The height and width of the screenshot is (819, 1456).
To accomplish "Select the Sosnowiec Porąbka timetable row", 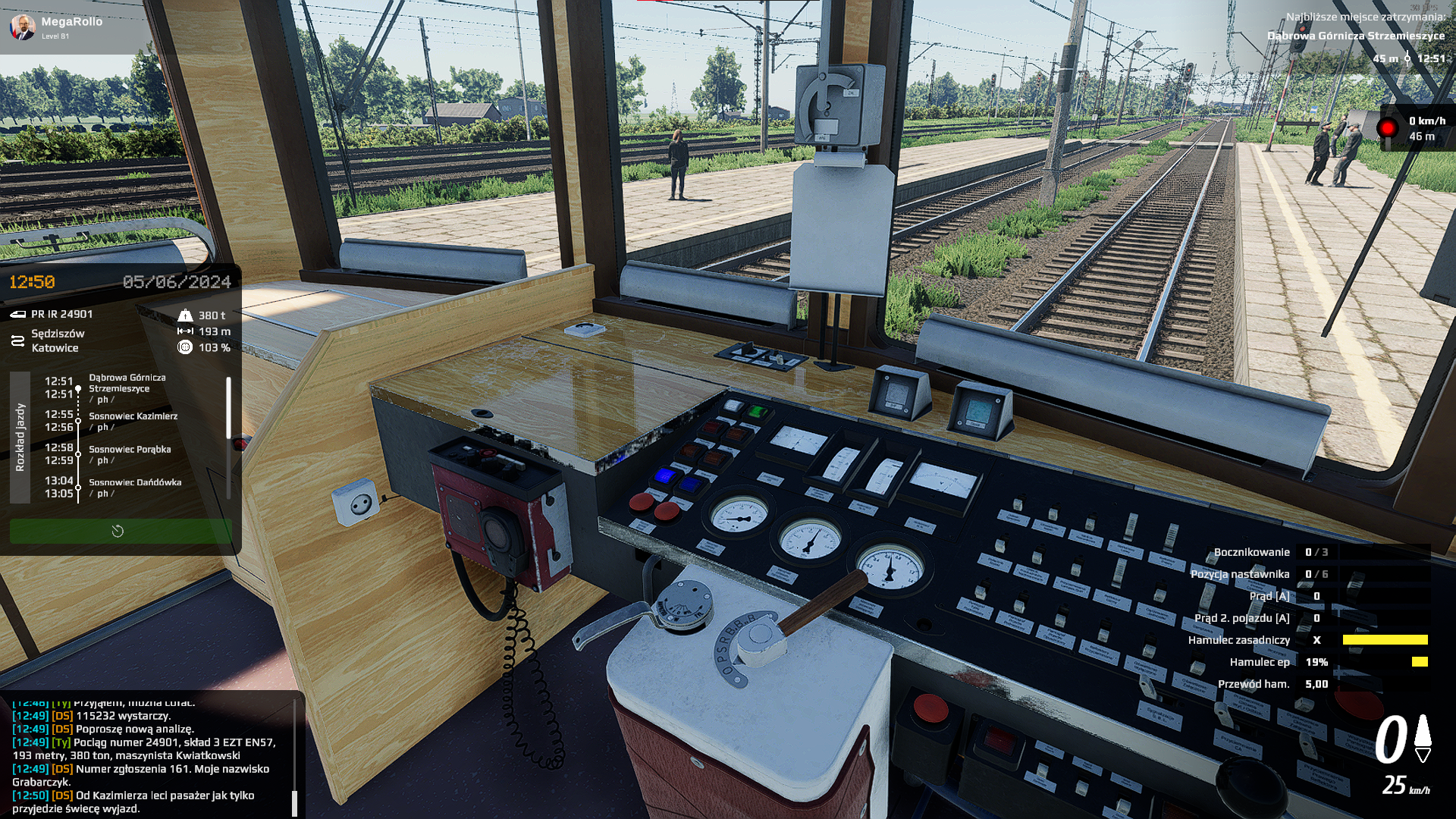I will (130, 453).
